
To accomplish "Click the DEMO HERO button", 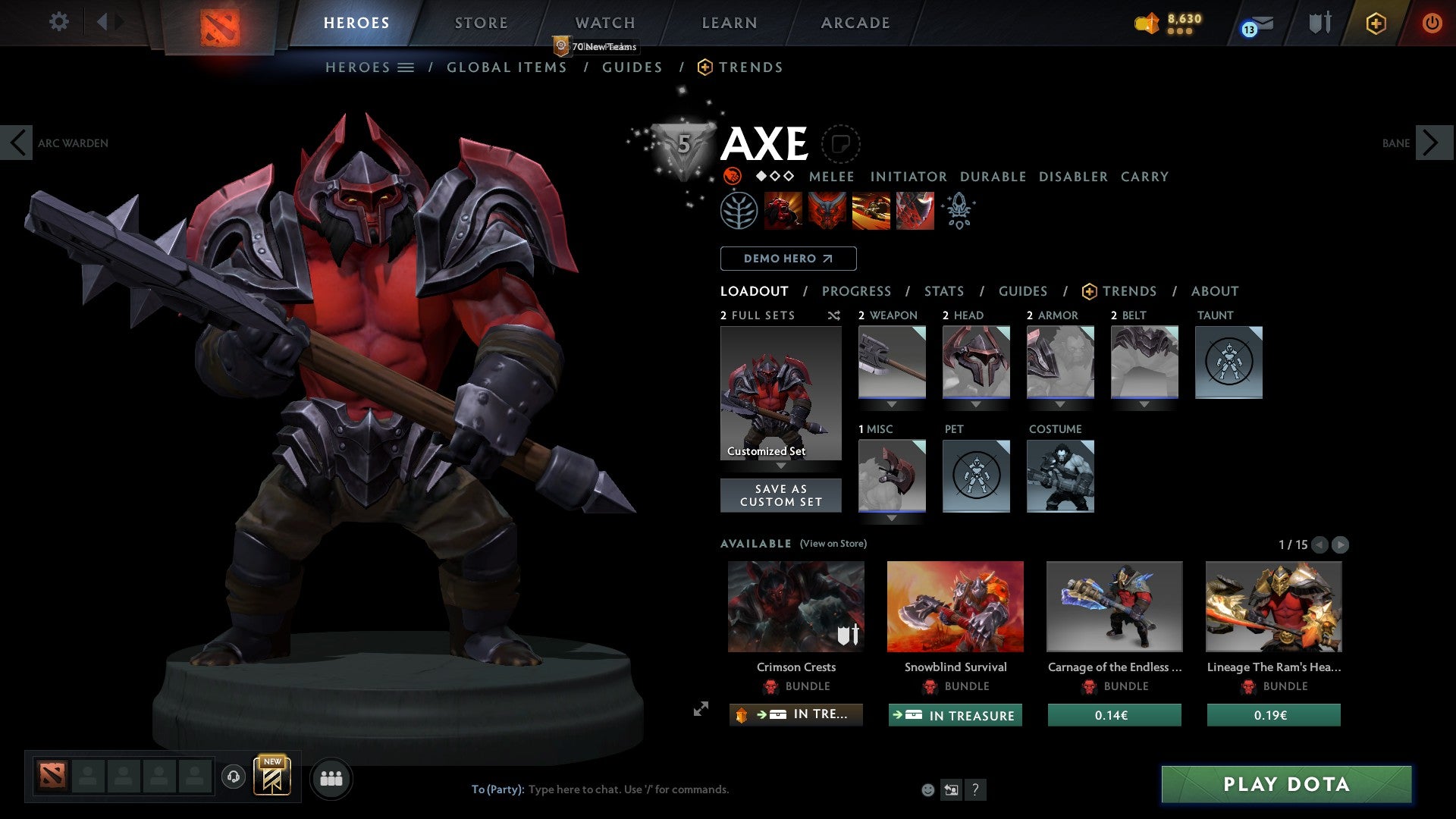I will click(787, 258).
